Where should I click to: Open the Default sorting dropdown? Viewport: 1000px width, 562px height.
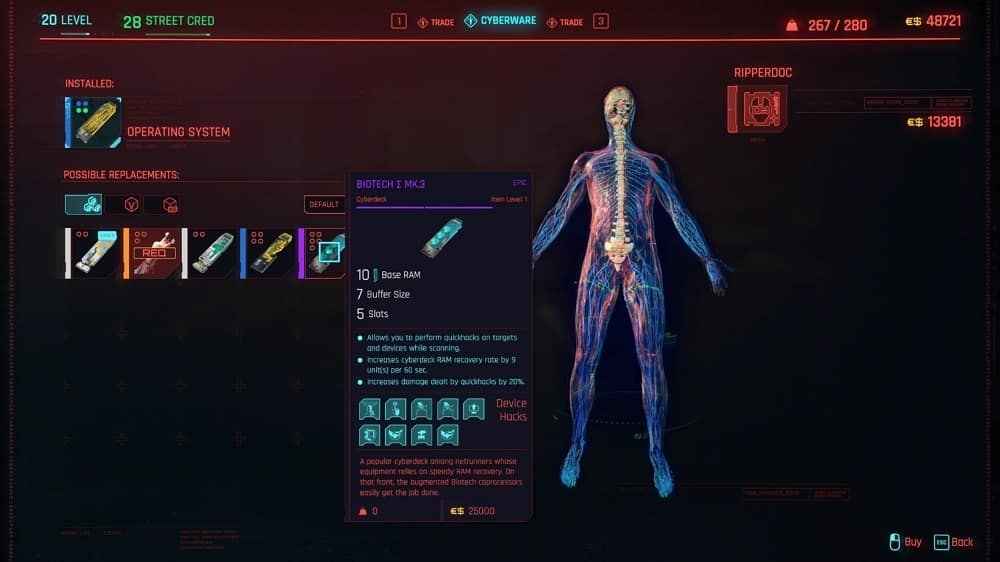tap(324, 204)
